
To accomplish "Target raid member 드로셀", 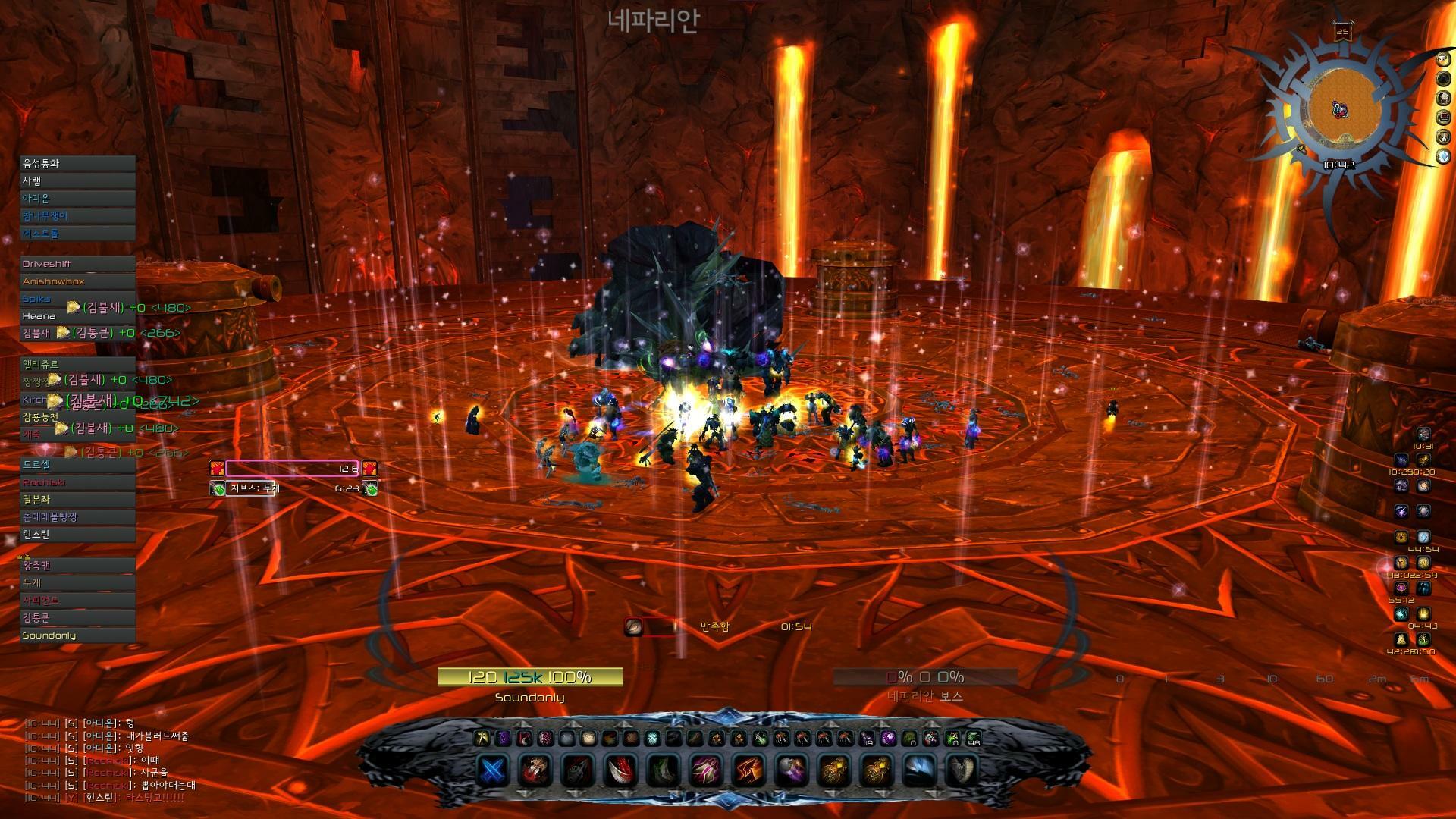I will click(77, 464).
